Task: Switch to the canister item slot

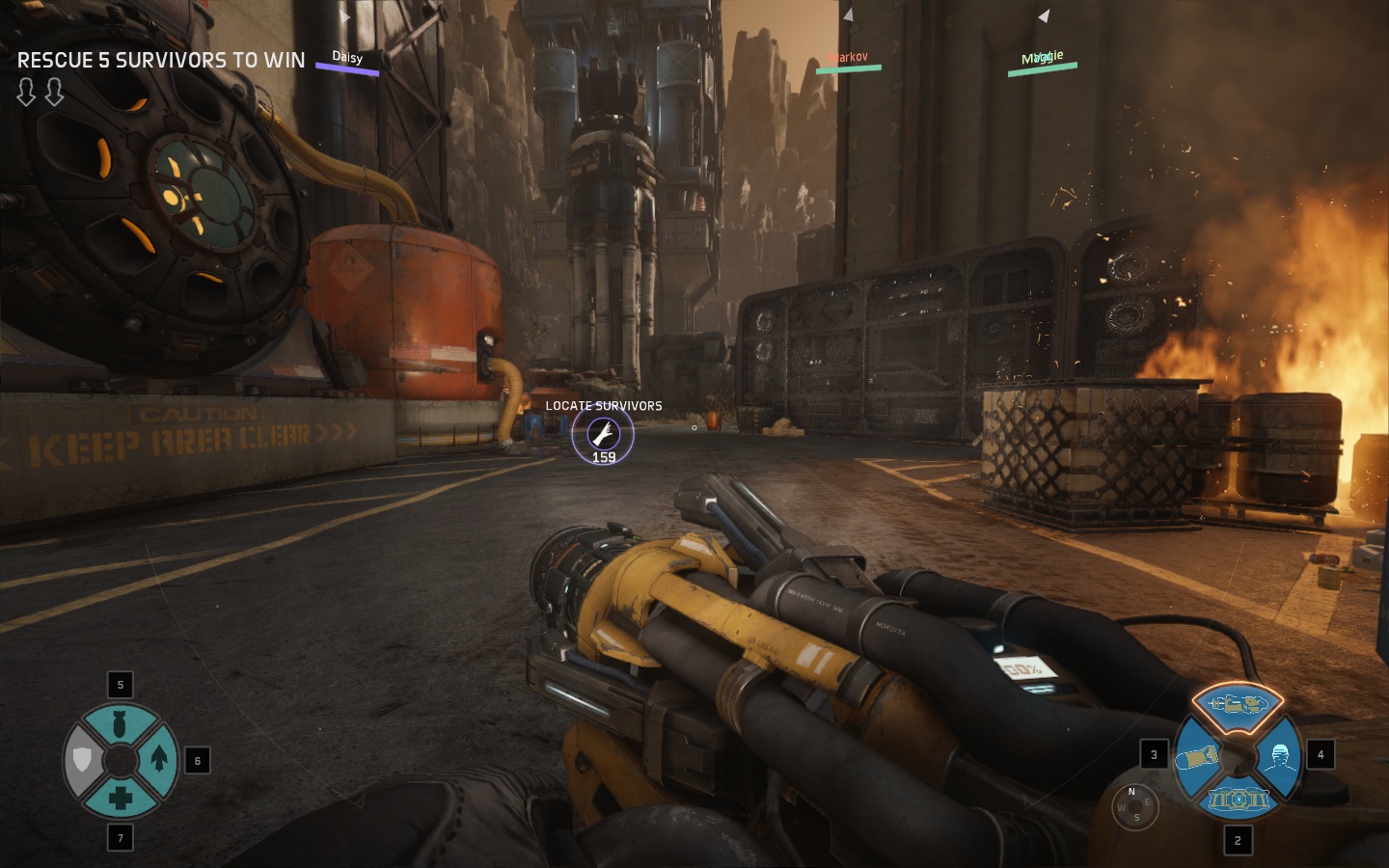Action: pos(1196,758)
